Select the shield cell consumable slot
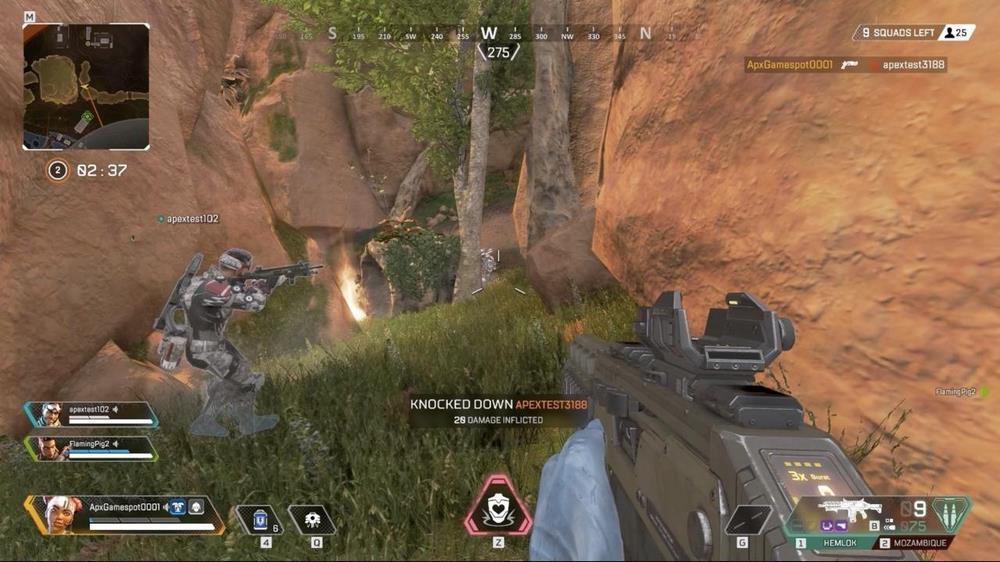The image size is (1000, 562). pos(259,519)
